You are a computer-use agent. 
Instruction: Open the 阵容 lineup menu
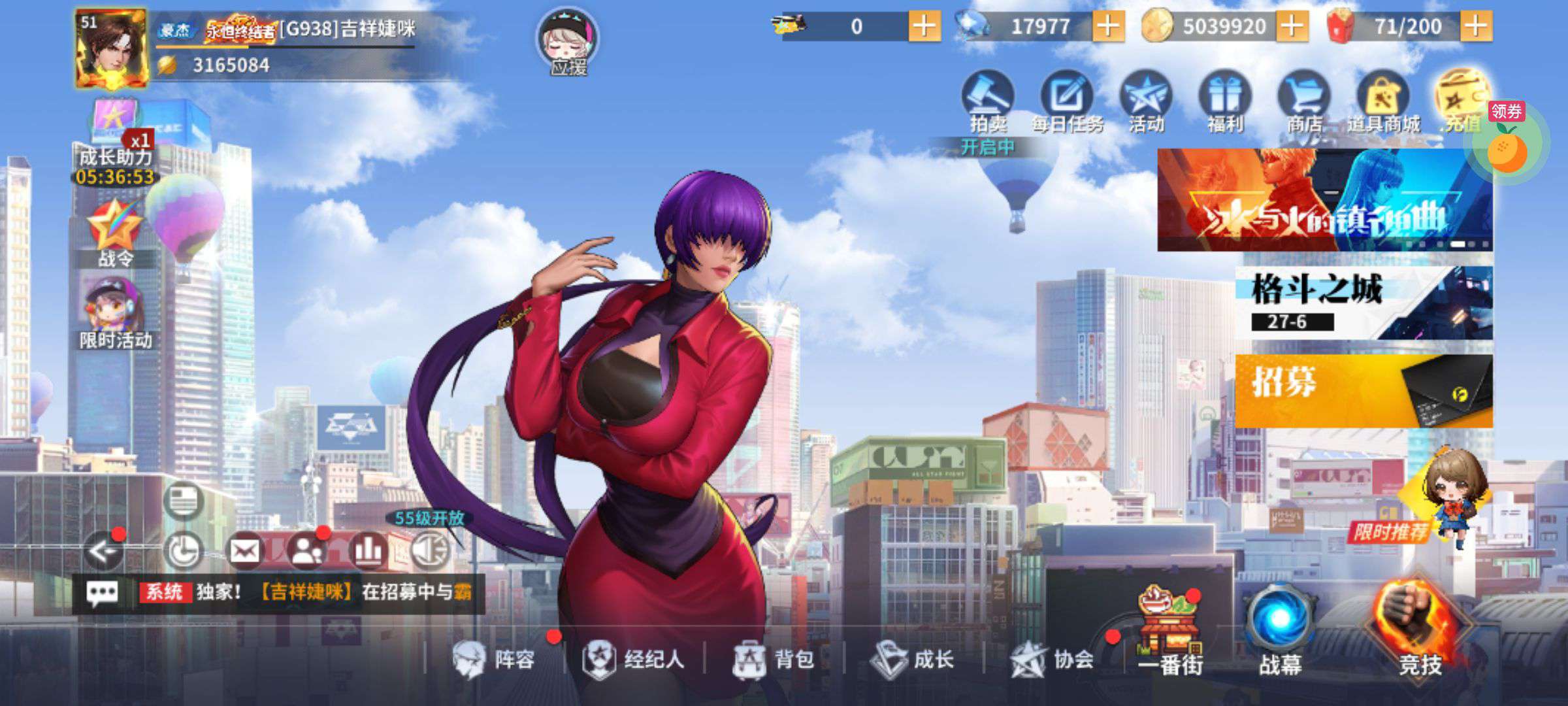495,659
